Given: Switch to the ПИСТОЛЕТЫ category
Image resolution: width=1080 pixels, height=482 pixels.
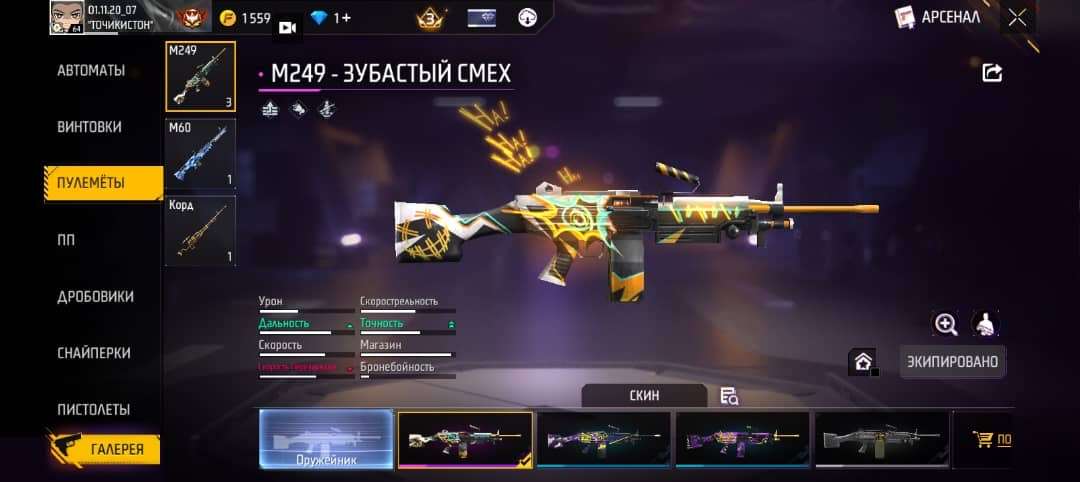Looking at the screenshot, I should 93,410.
